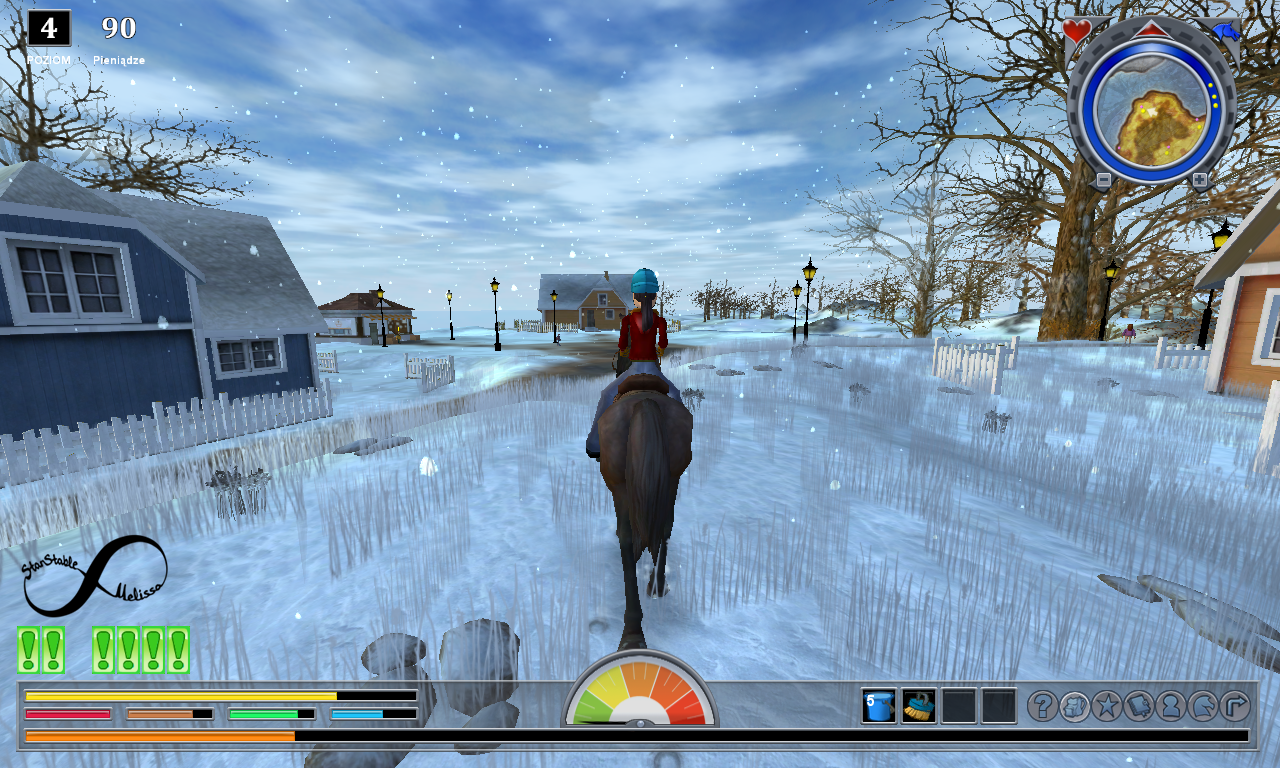1280x768 pixels.
Task: Select the grooming brush item
Action: click(918, 705)
